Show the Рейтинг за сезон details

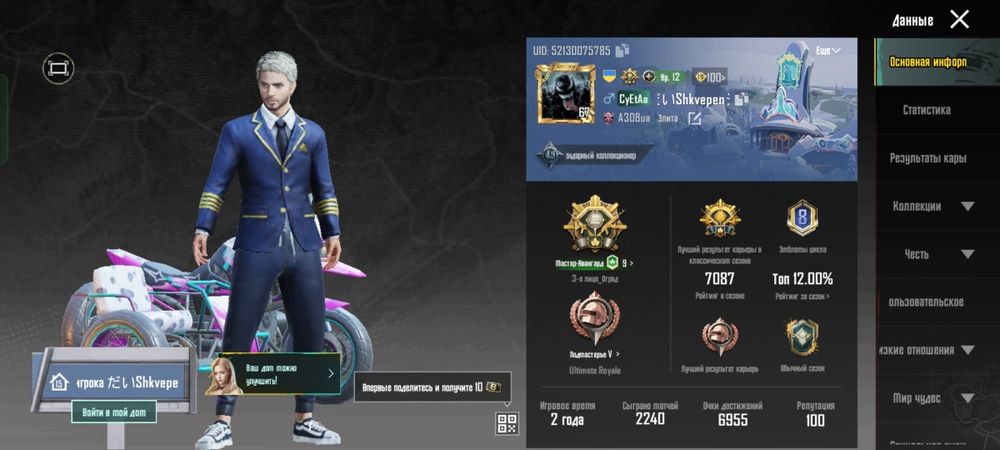[802, 297]
